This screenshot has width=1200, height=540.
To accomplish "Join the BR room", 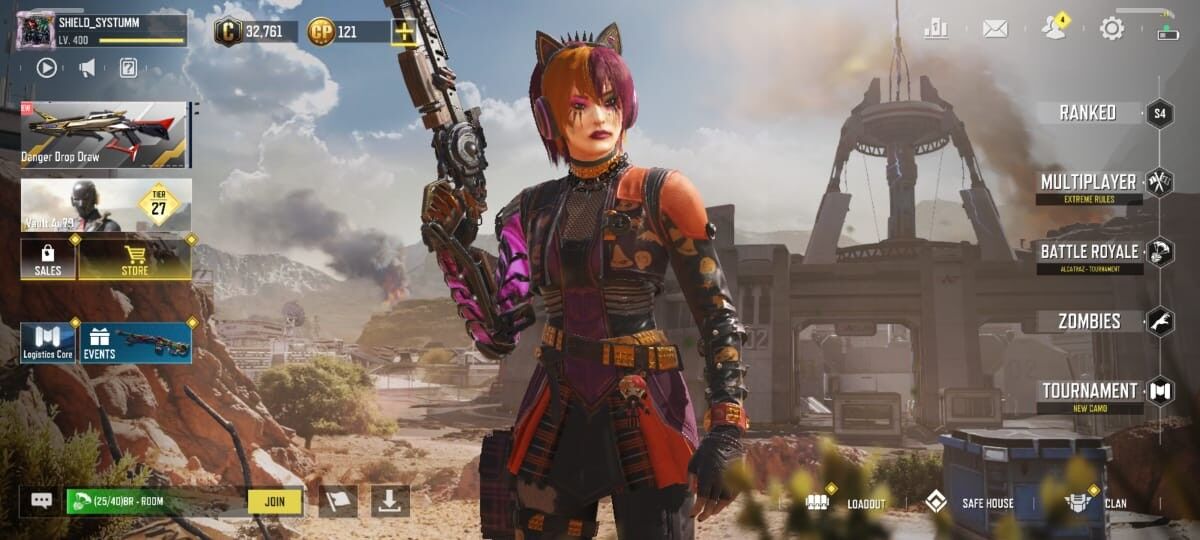I will coord(275,501).
